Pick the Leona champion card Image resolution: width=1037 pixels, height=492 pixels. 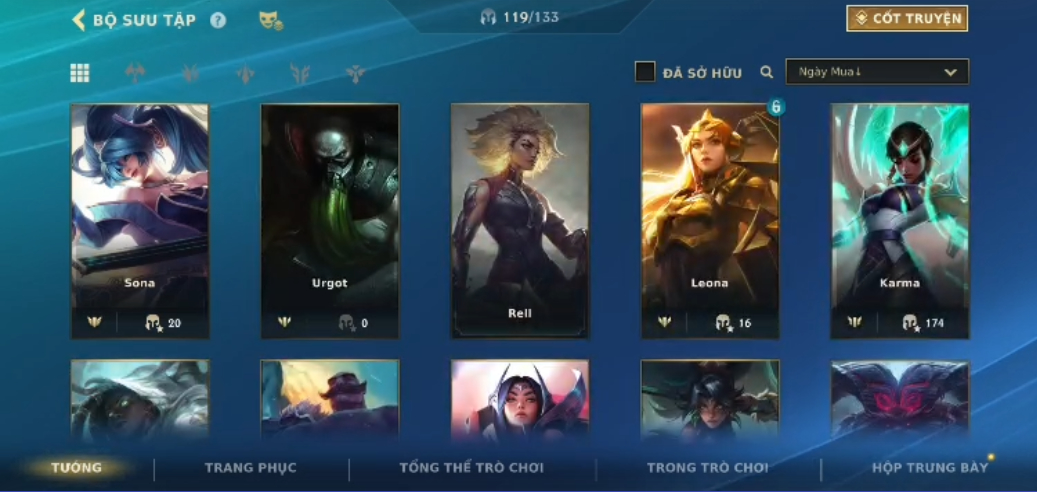[710, 220]
